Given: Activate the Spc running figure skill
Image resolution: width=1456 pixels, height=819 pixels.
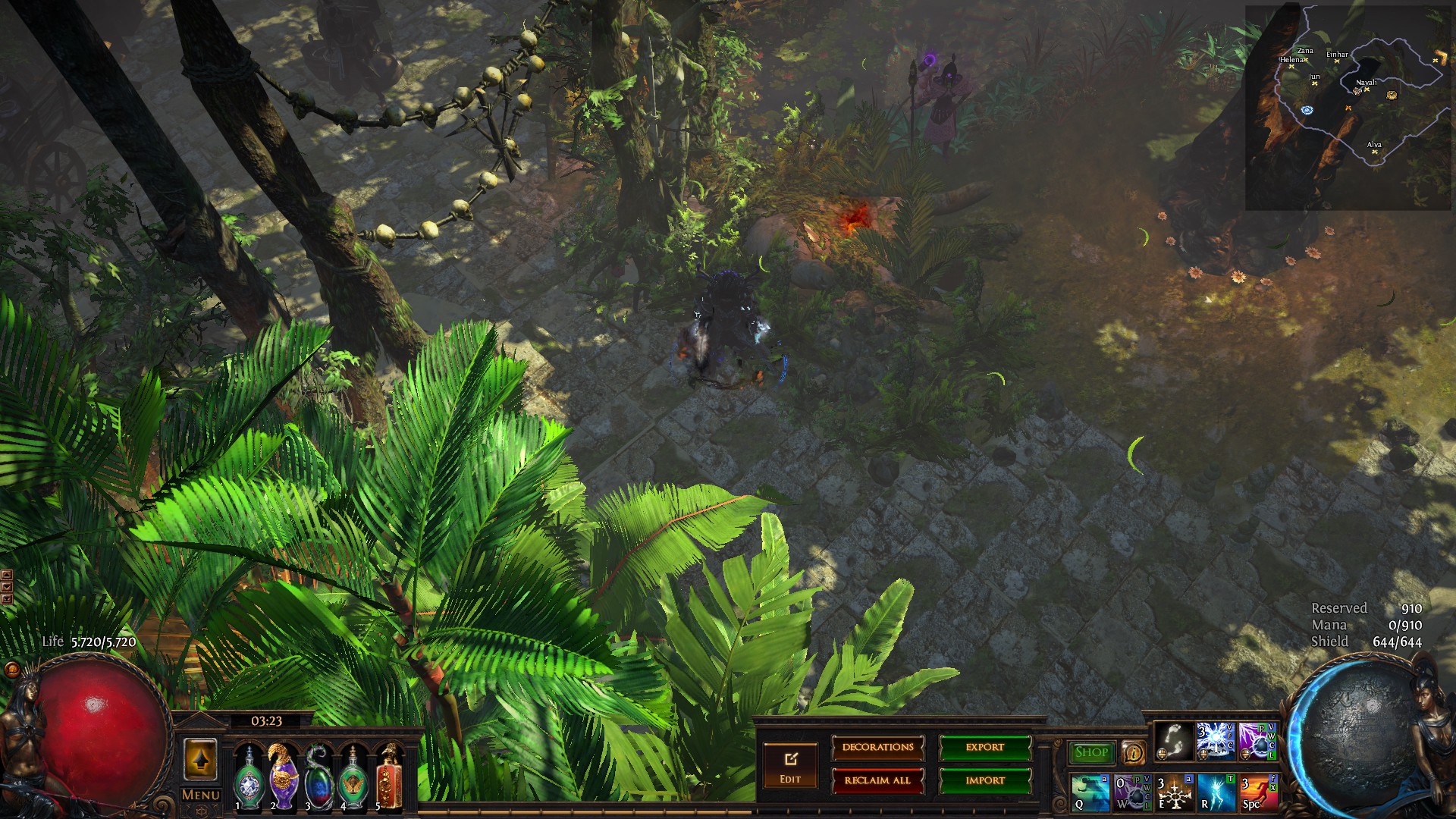Looking at the screenshot, I should pyautogui.click(x=1257, y=792).
